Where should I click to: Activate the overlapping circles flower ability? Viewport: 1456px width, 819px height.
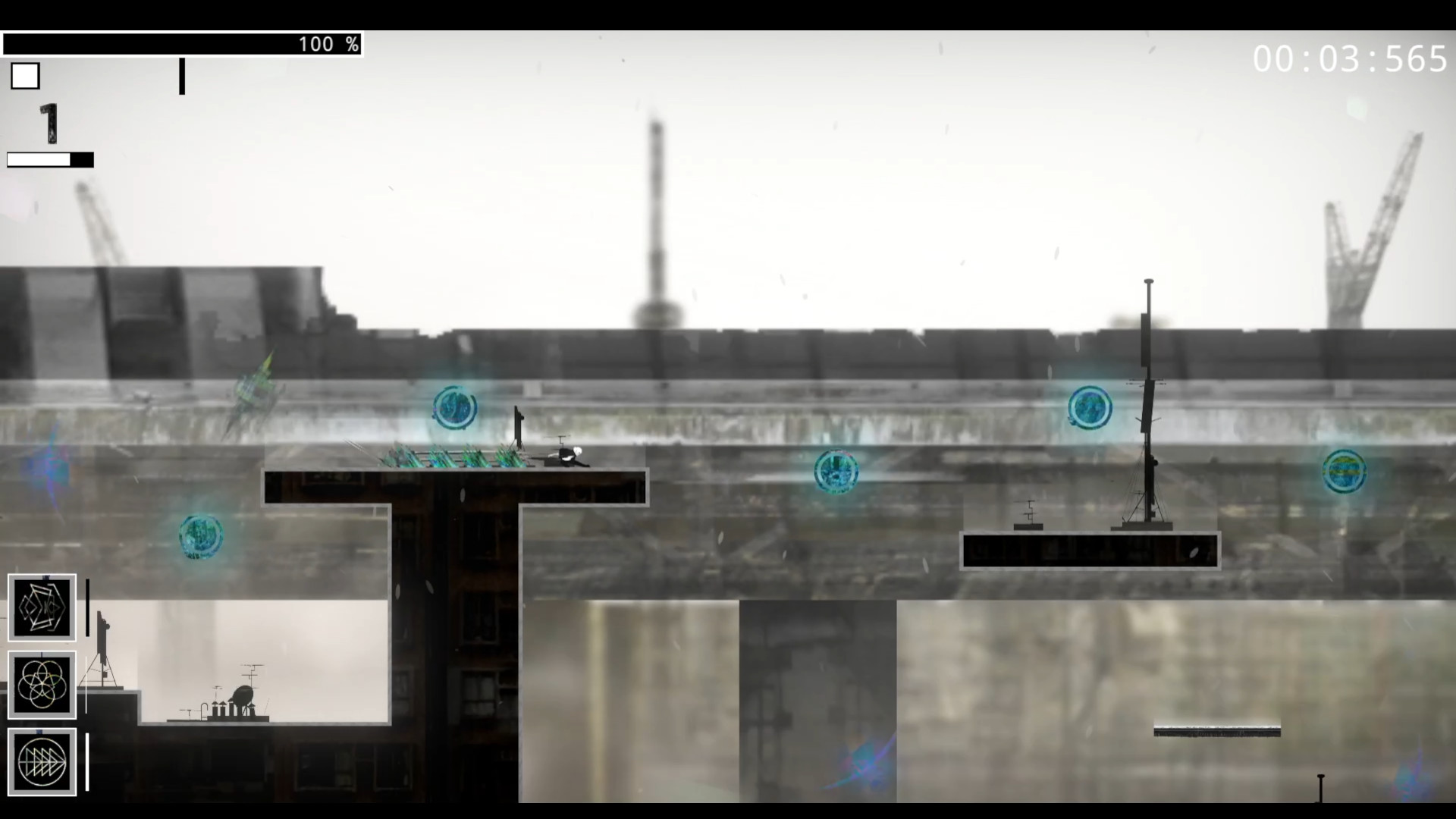coord(42,685)
